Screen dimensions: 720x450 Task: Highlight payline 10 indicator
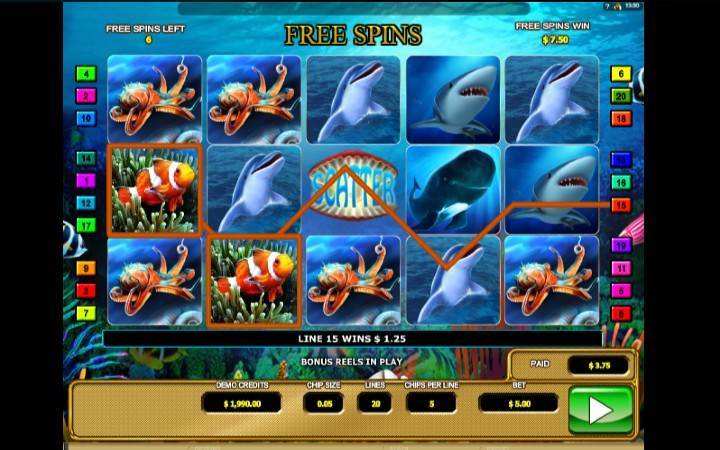(x=86, y=118)
